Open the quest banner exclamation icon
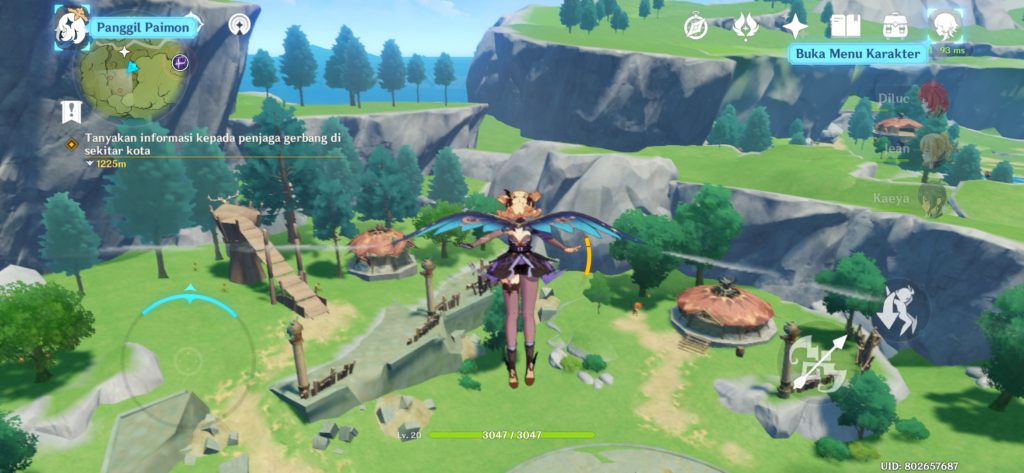Viewport: 1024px width, 473px height. coord(69,110)
